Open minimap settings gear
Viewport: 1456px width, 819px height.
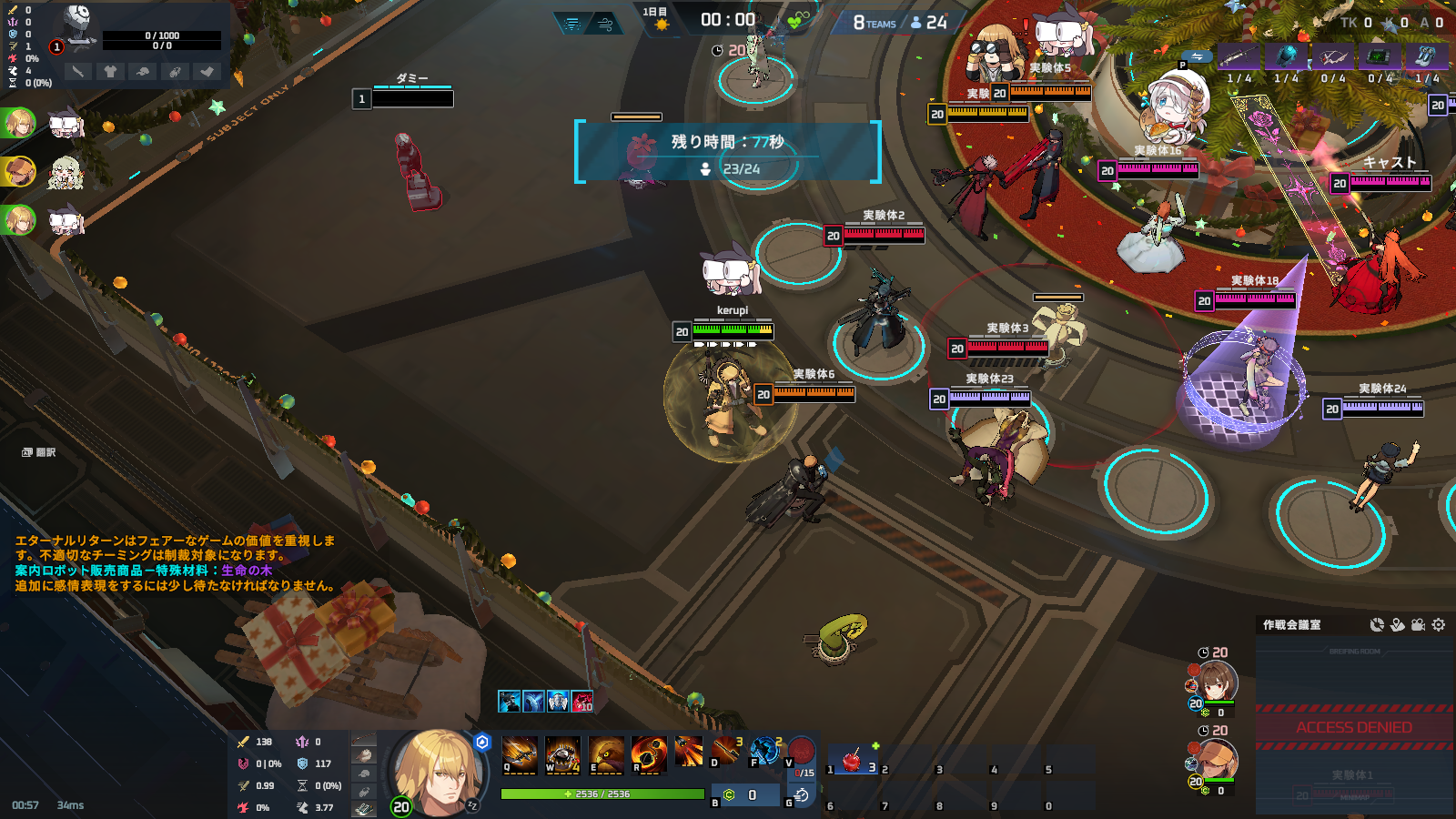(x=1439, y=624)
